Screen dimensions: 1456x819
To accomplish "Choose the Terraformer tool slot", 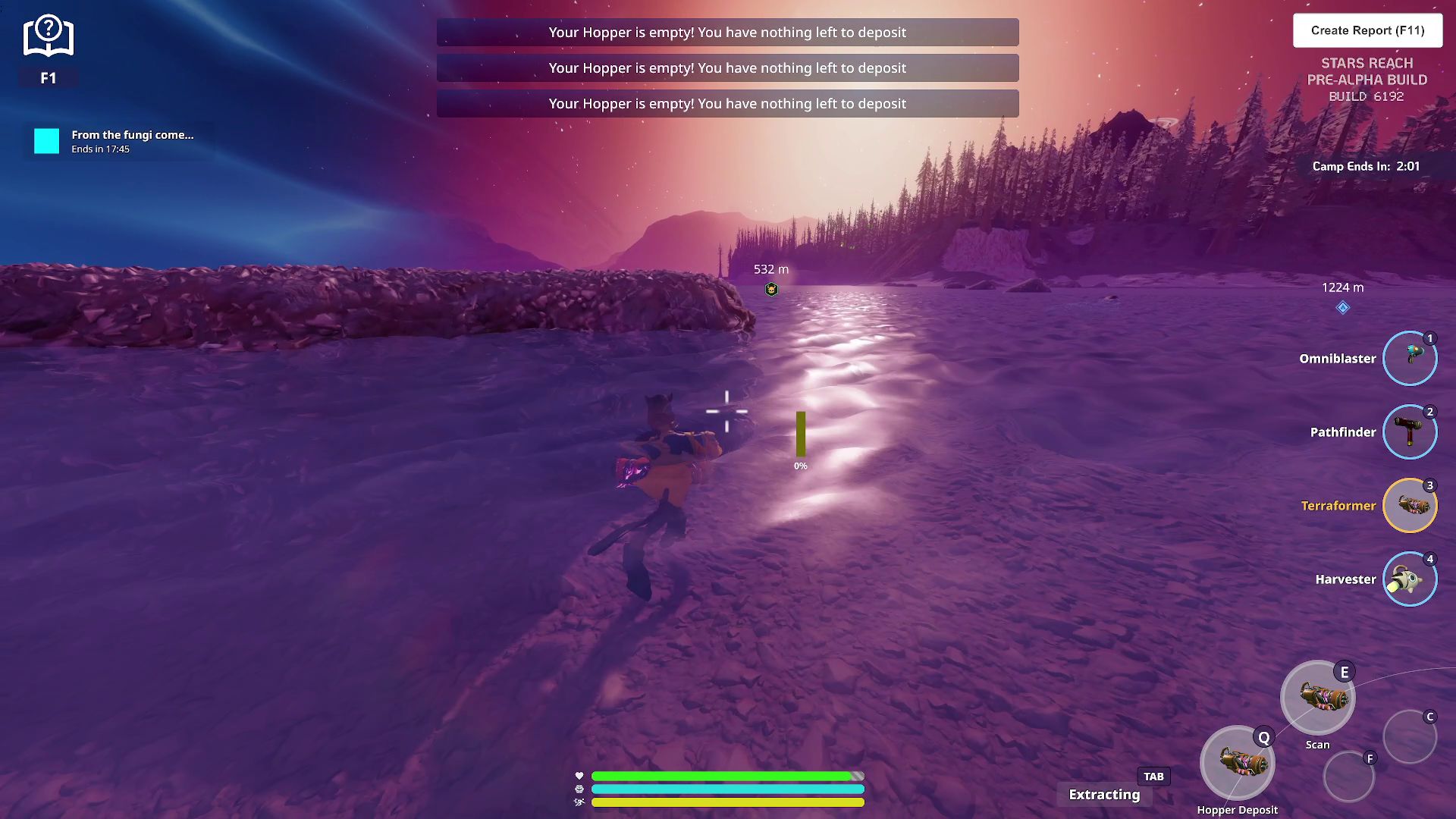I will pos(1409,505).
